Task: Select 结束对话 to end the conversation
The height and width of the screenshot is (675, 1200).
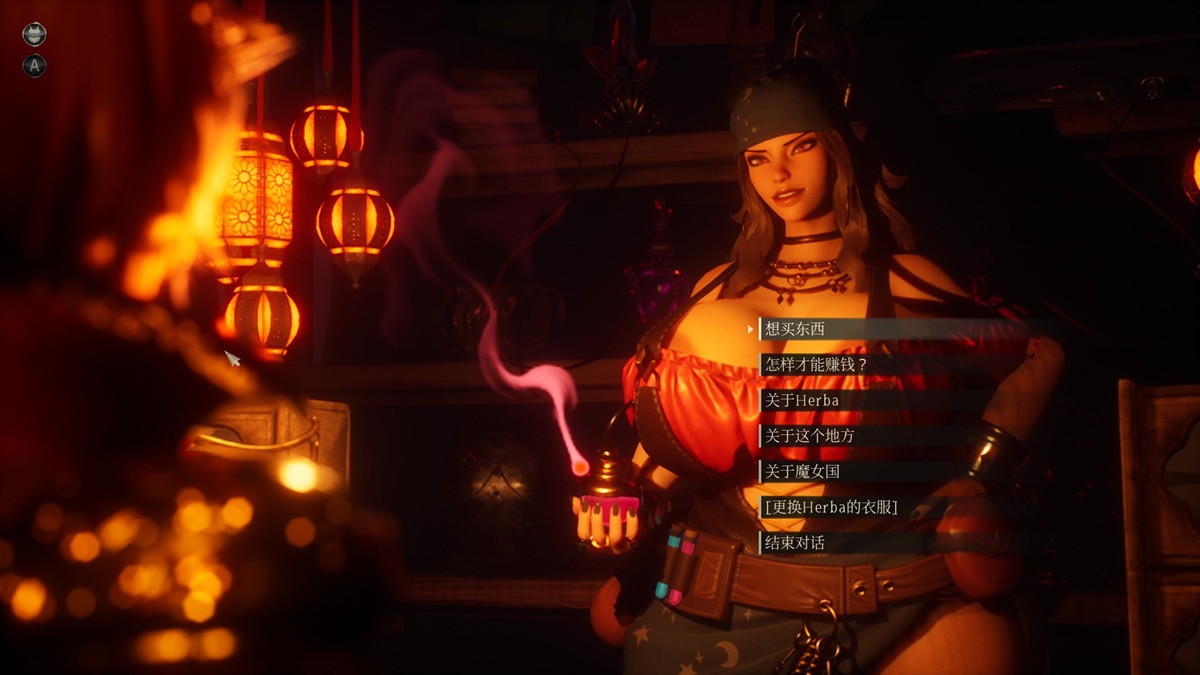Action: click(x=795, y=543)
